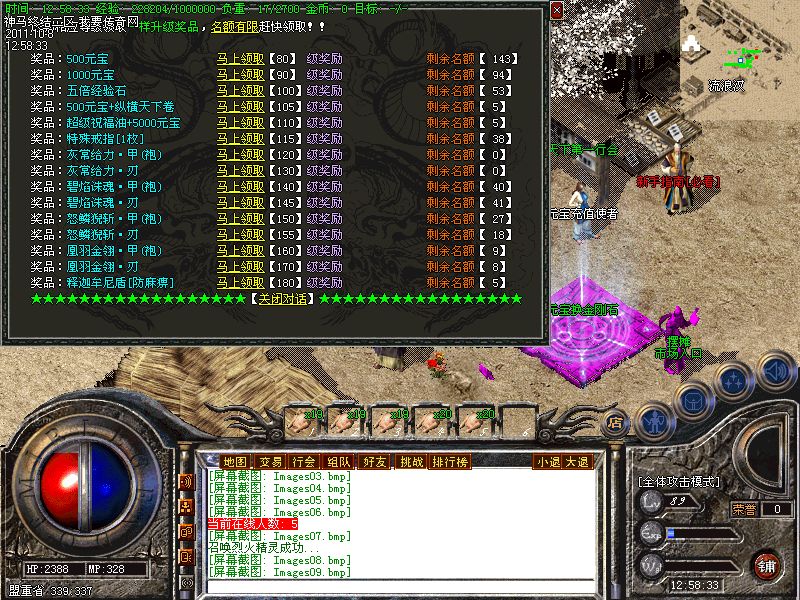800x600 pixels.
Task: Open the 好友 friends tab
Action: 375,461
